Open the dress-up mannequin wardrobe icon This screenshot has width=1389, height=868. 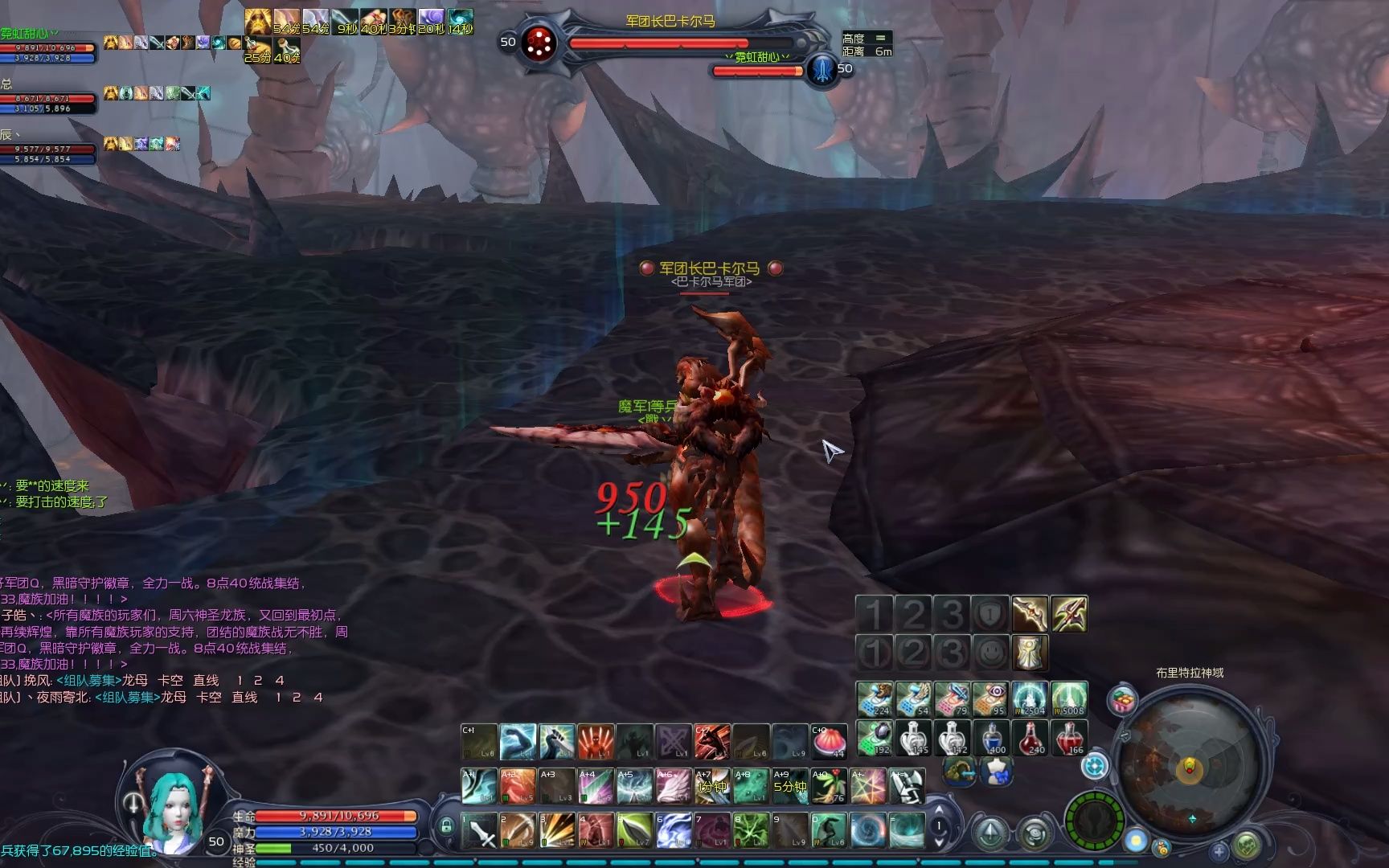(996, 772)
